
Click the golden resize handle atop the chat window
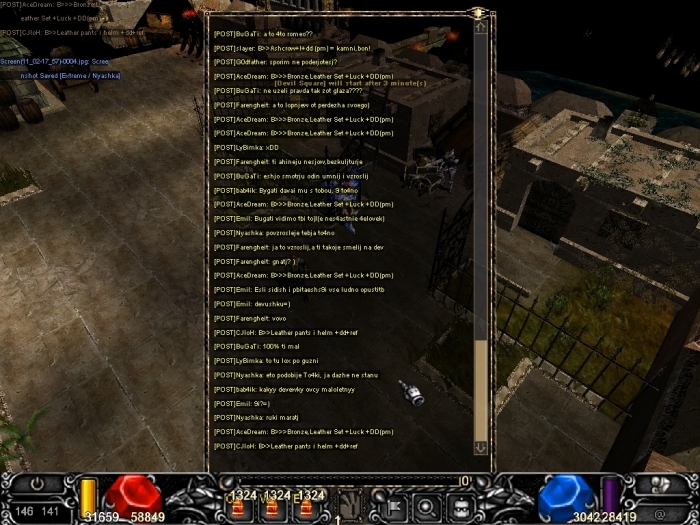click(x=480, y=12)
